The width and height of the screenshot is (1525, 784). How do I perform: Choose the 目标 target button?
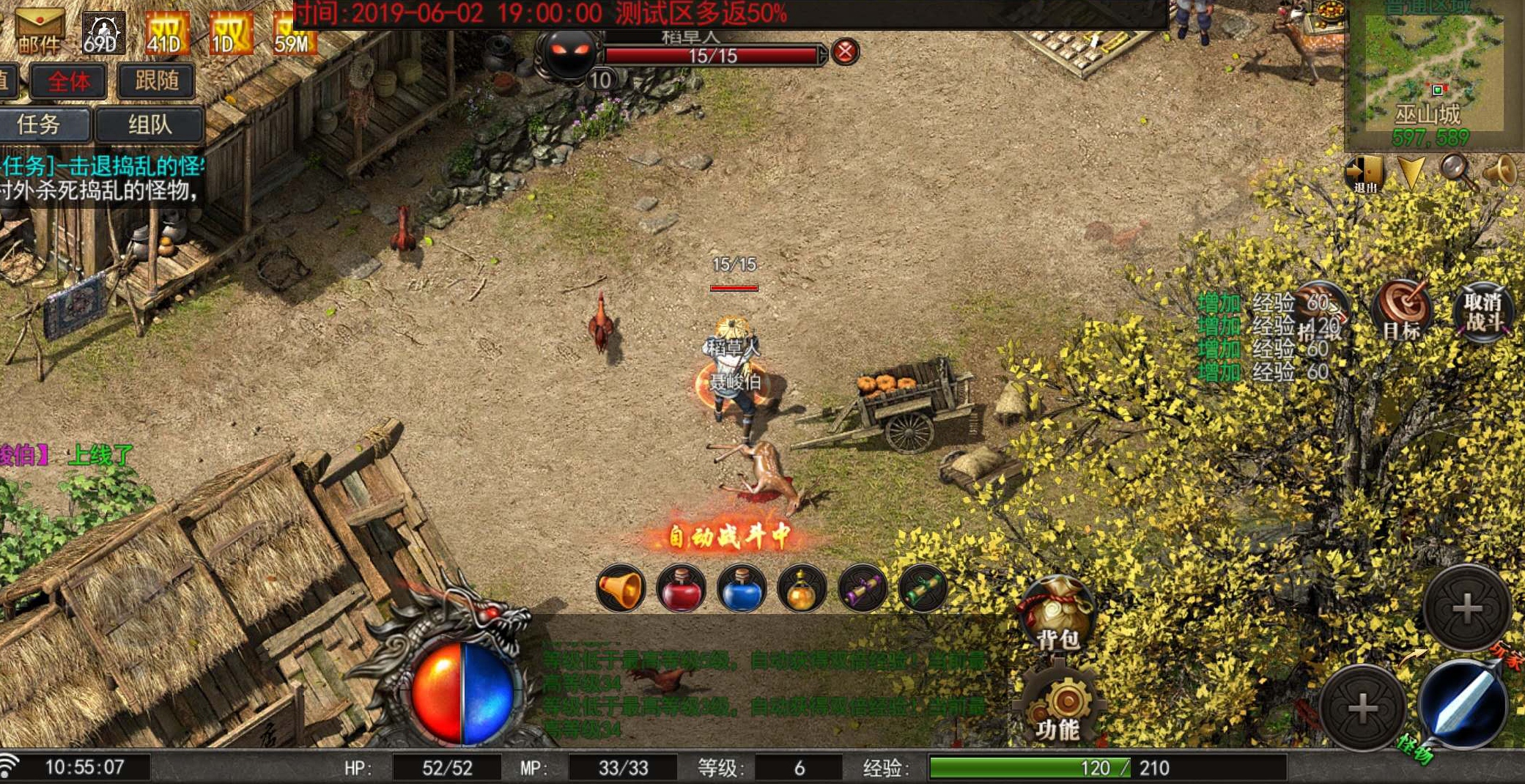point(1402,311)
